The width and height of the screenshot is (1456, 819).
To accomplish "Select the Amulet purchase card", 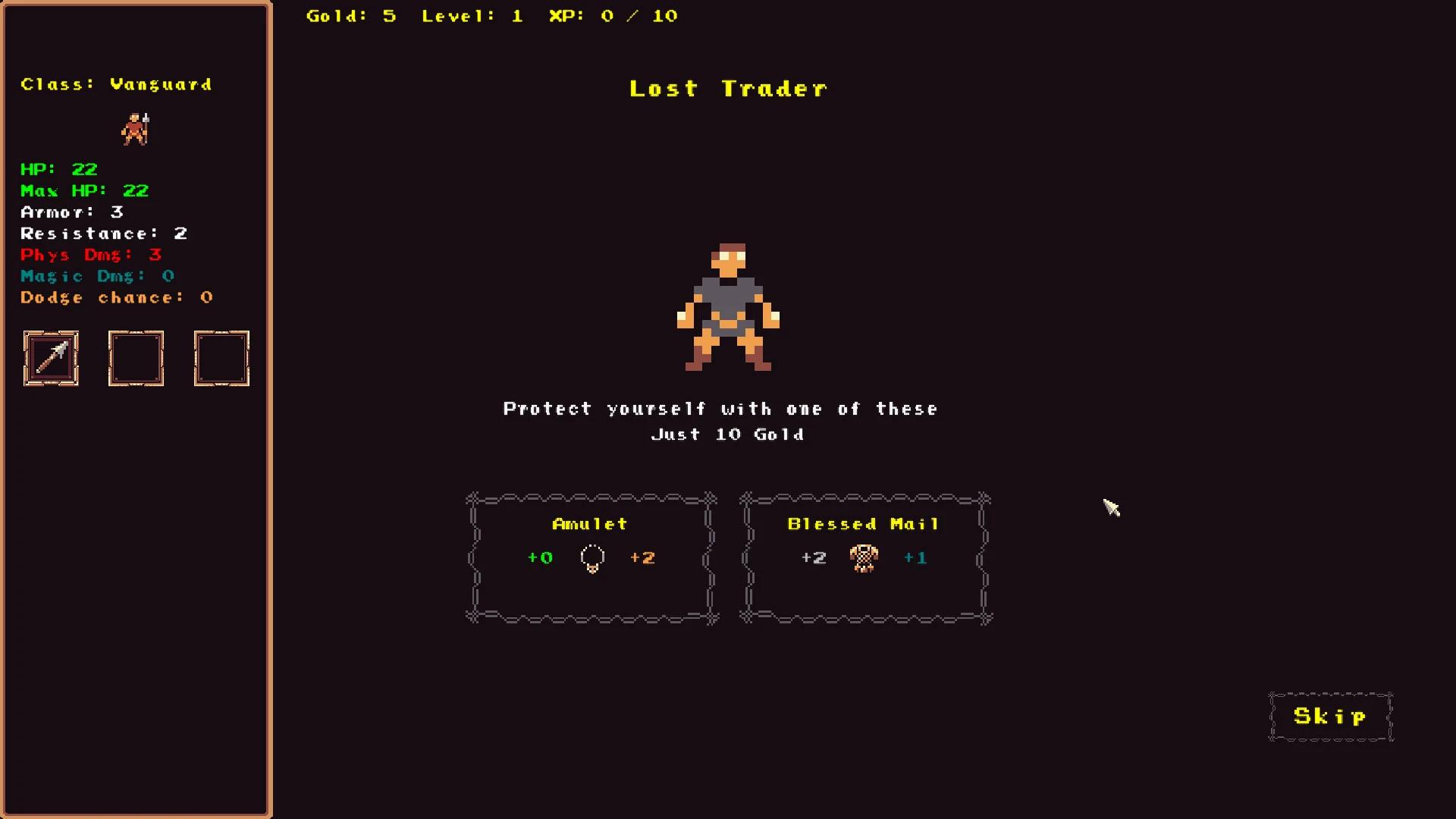I will coord(591,557).
